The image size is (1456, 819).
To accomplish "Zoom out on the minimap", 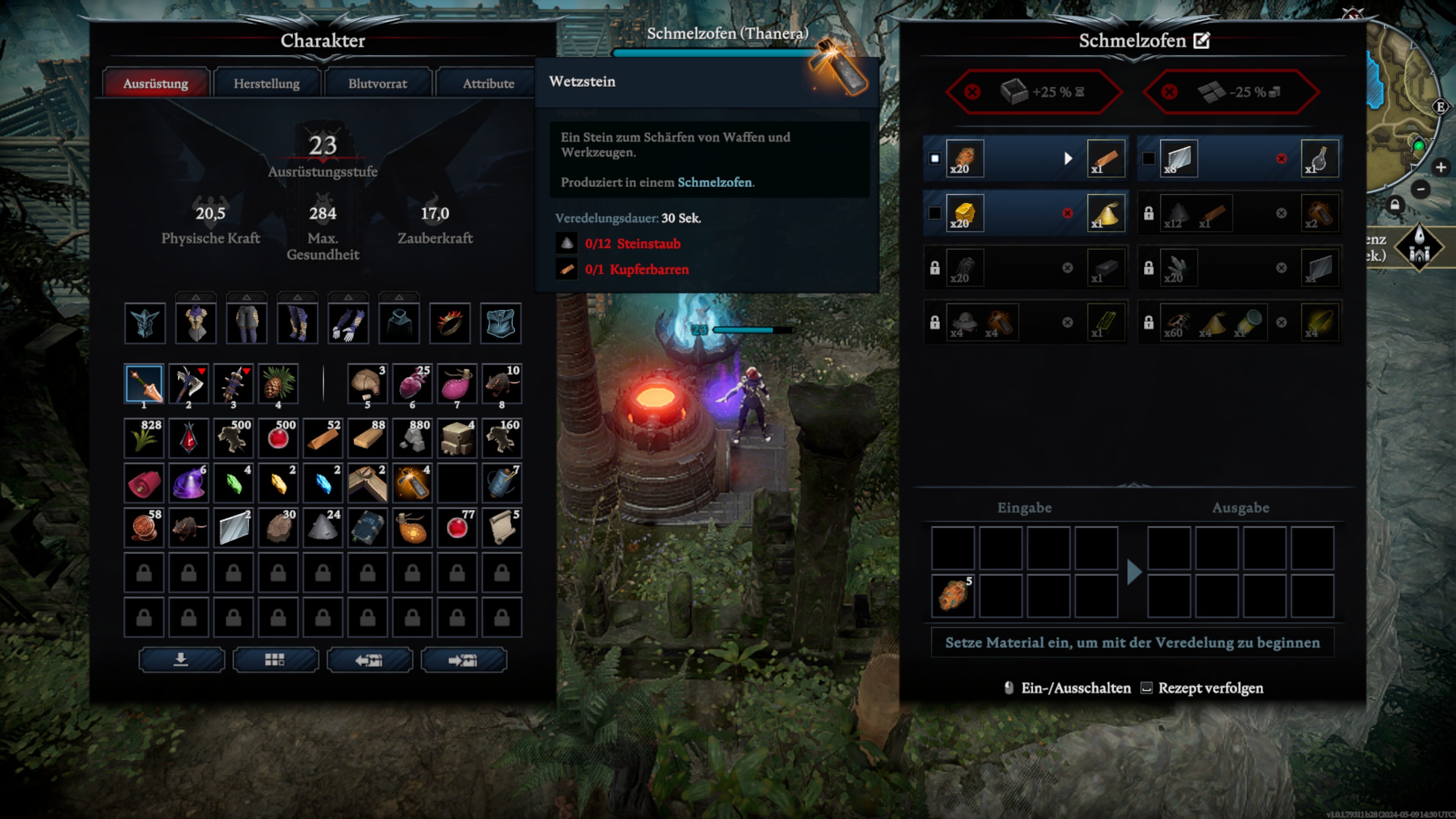I will tap(1420, 189).
